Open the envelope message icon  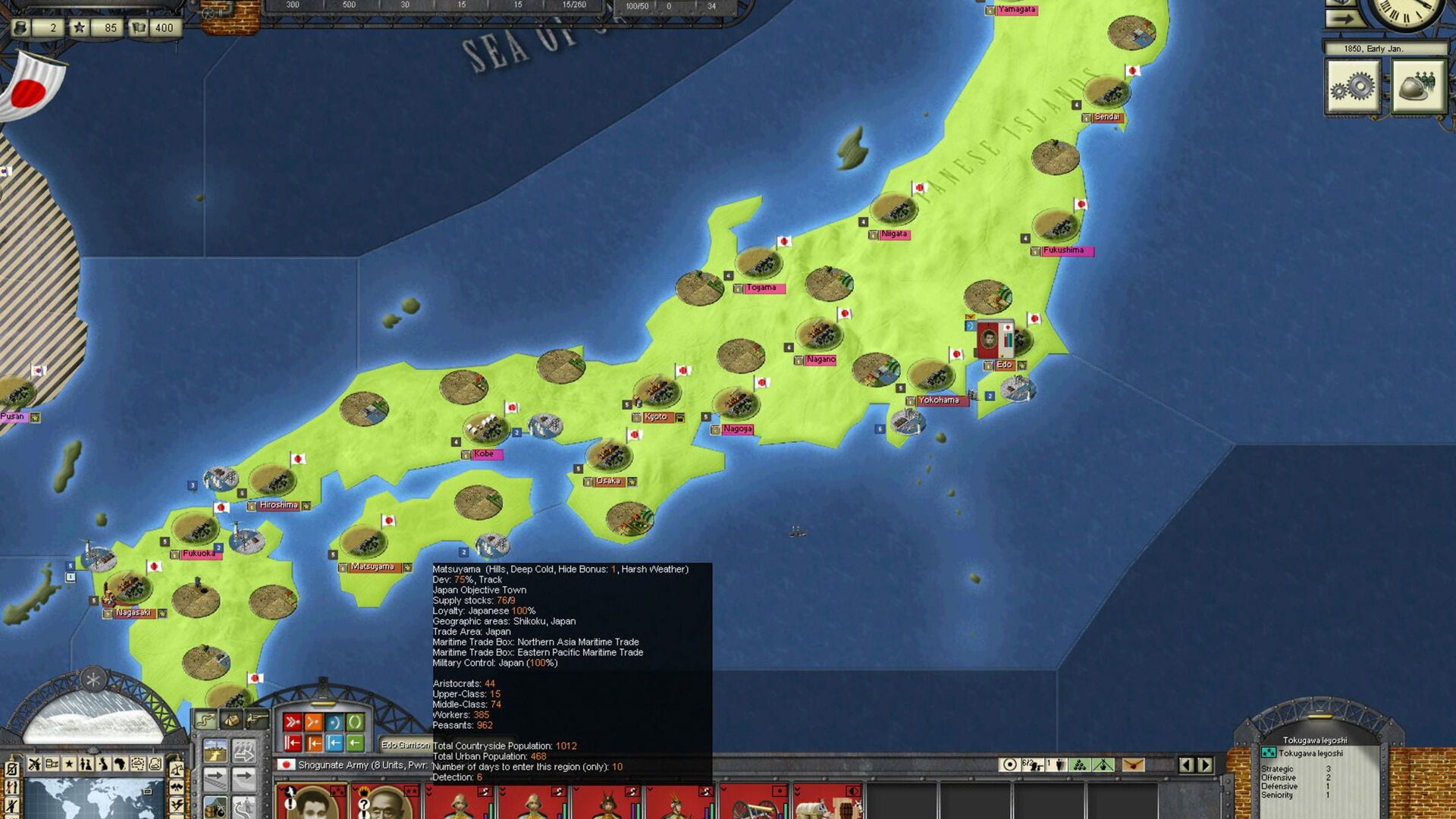click(1133, 764)
